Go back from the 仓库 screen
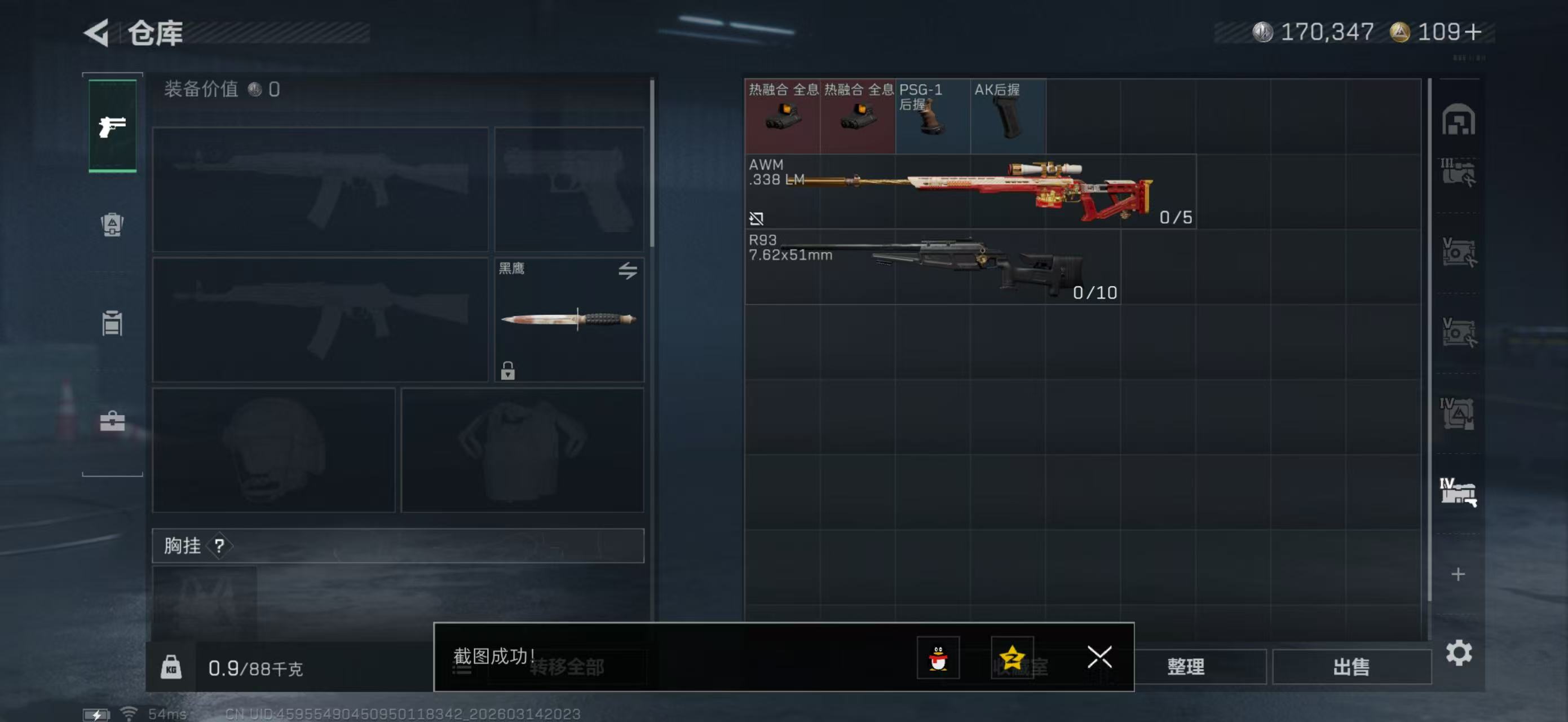Viewport: 1568px width, 722px height. pos(98,33)
